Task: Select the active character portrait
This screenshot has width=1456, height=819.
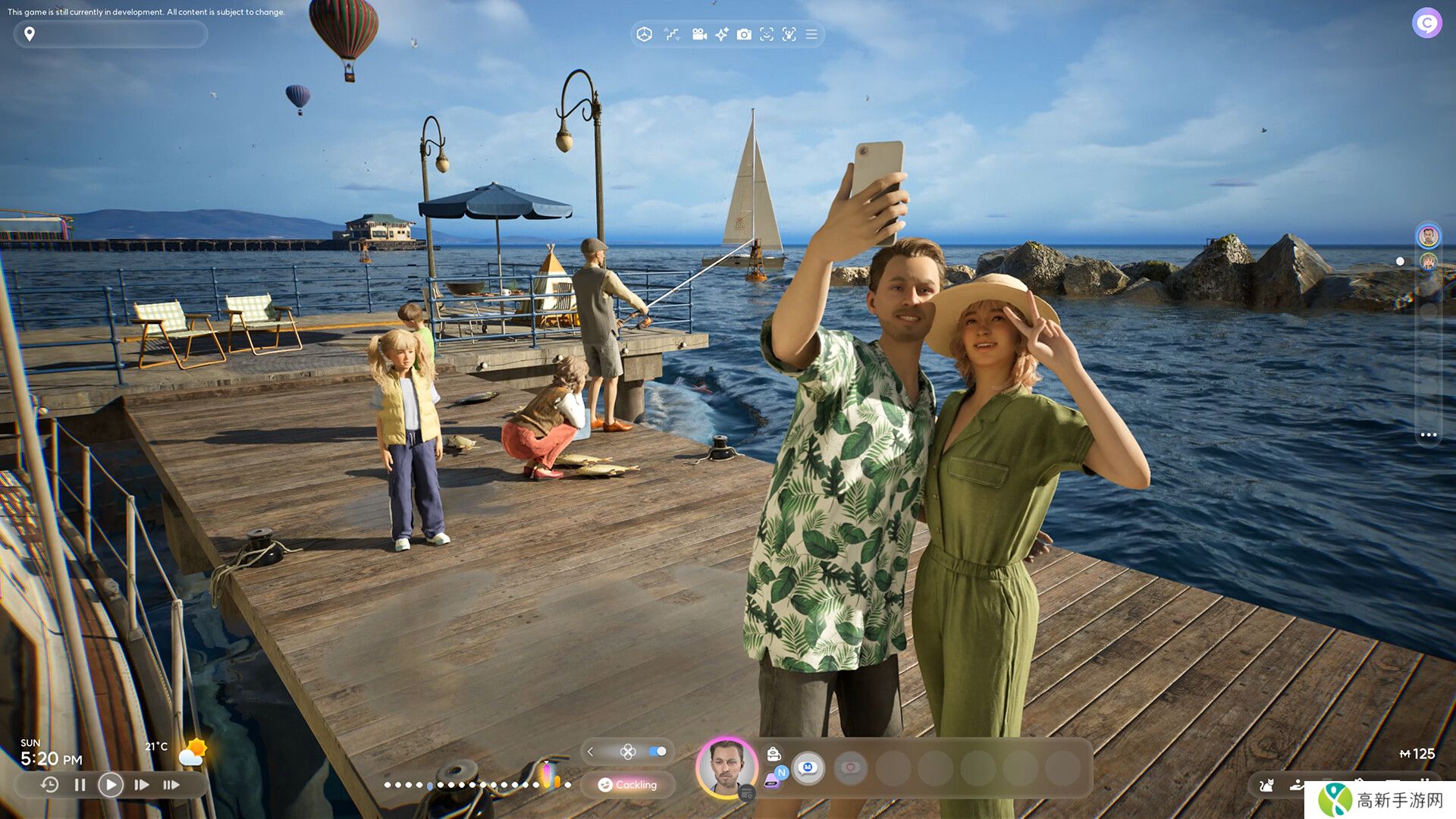Action: (x=726, y=767)
